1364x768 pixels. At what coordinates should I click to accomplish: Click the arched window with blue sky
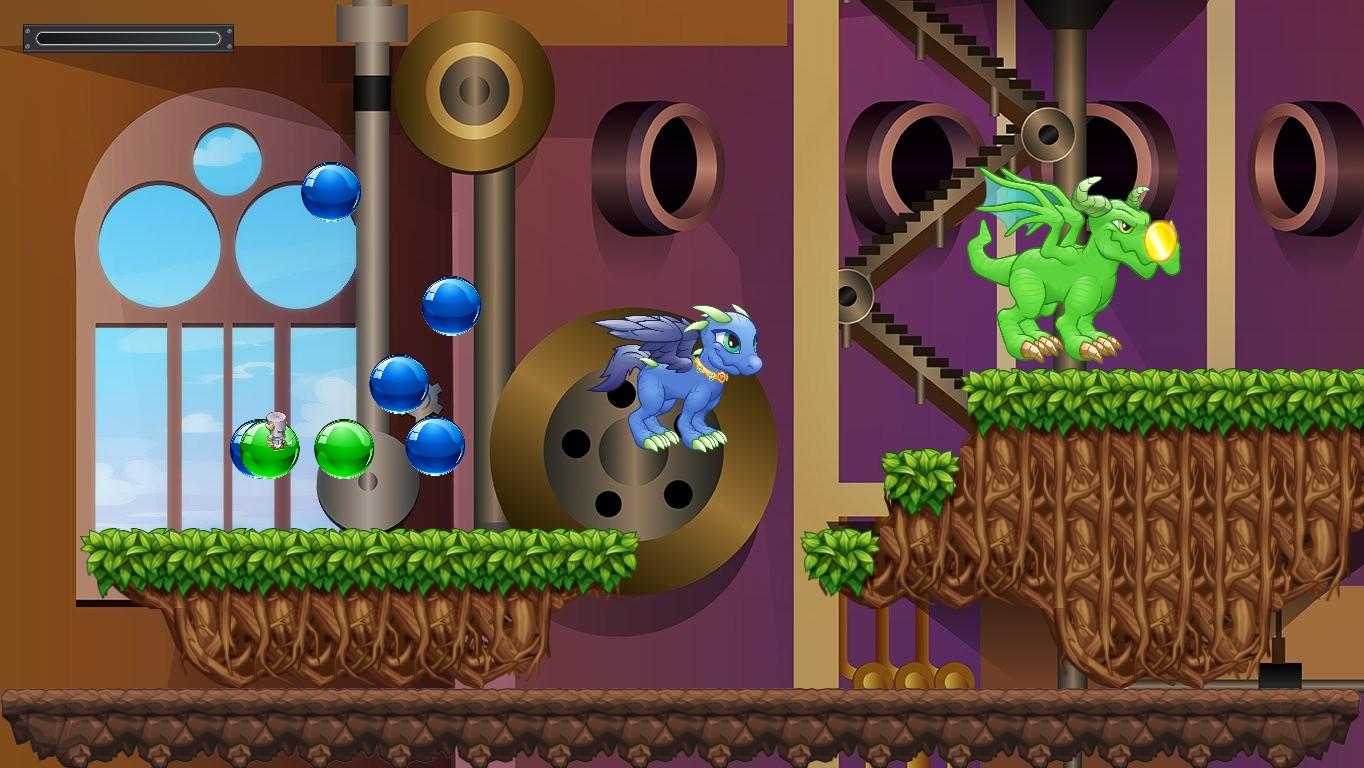pos(200,300)
